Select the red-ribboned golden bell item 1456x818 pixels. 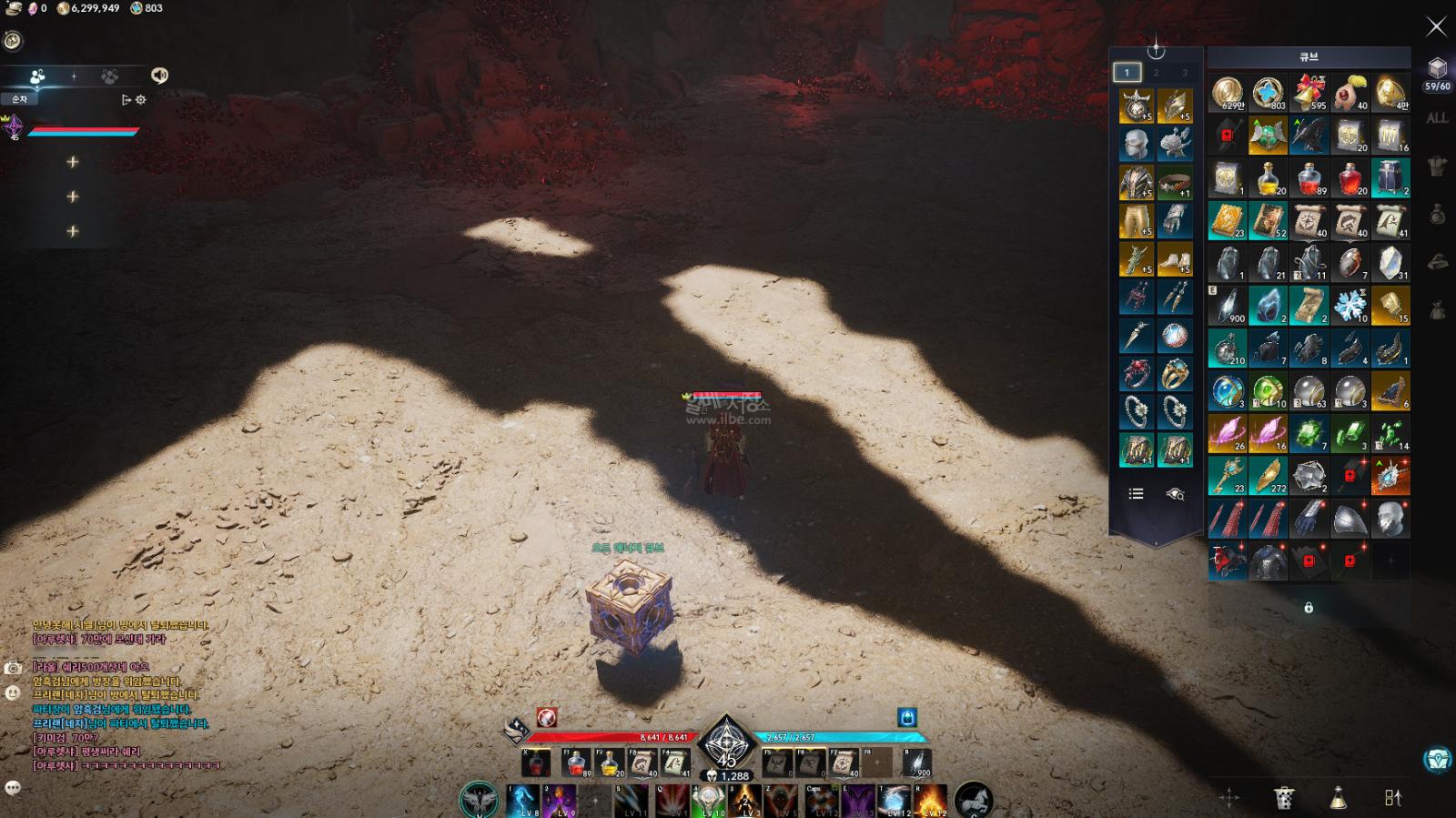1309,93
